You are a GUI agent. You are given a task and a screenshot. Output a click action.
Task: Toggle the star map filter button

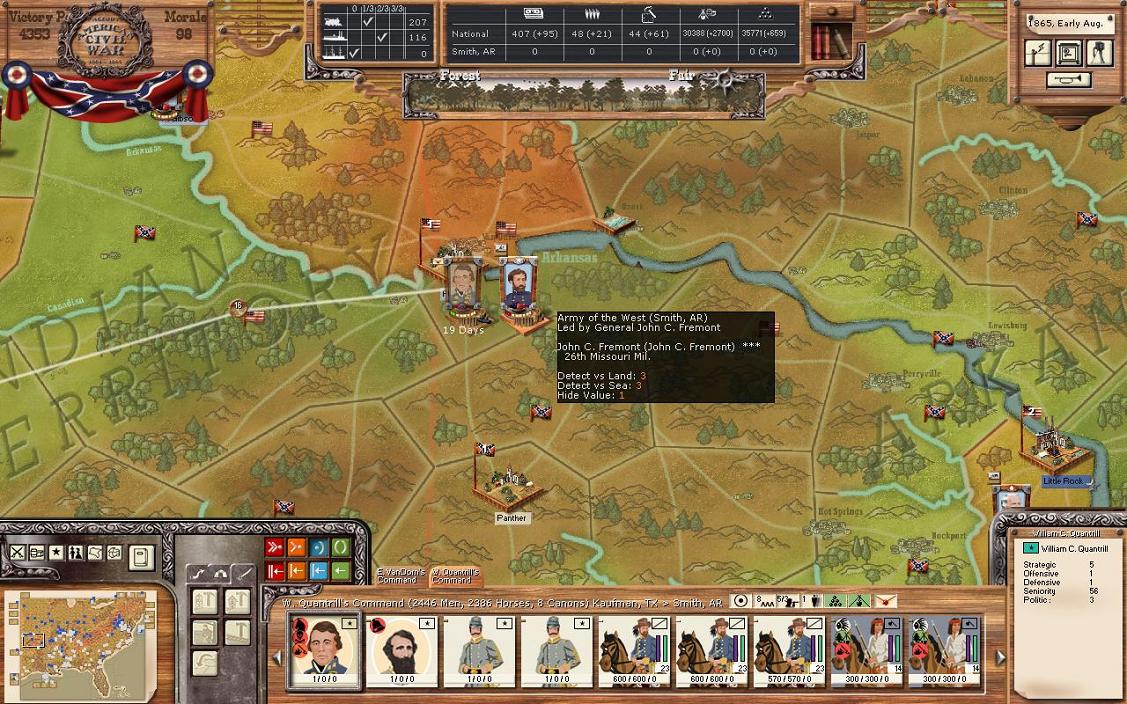point(56,553)
